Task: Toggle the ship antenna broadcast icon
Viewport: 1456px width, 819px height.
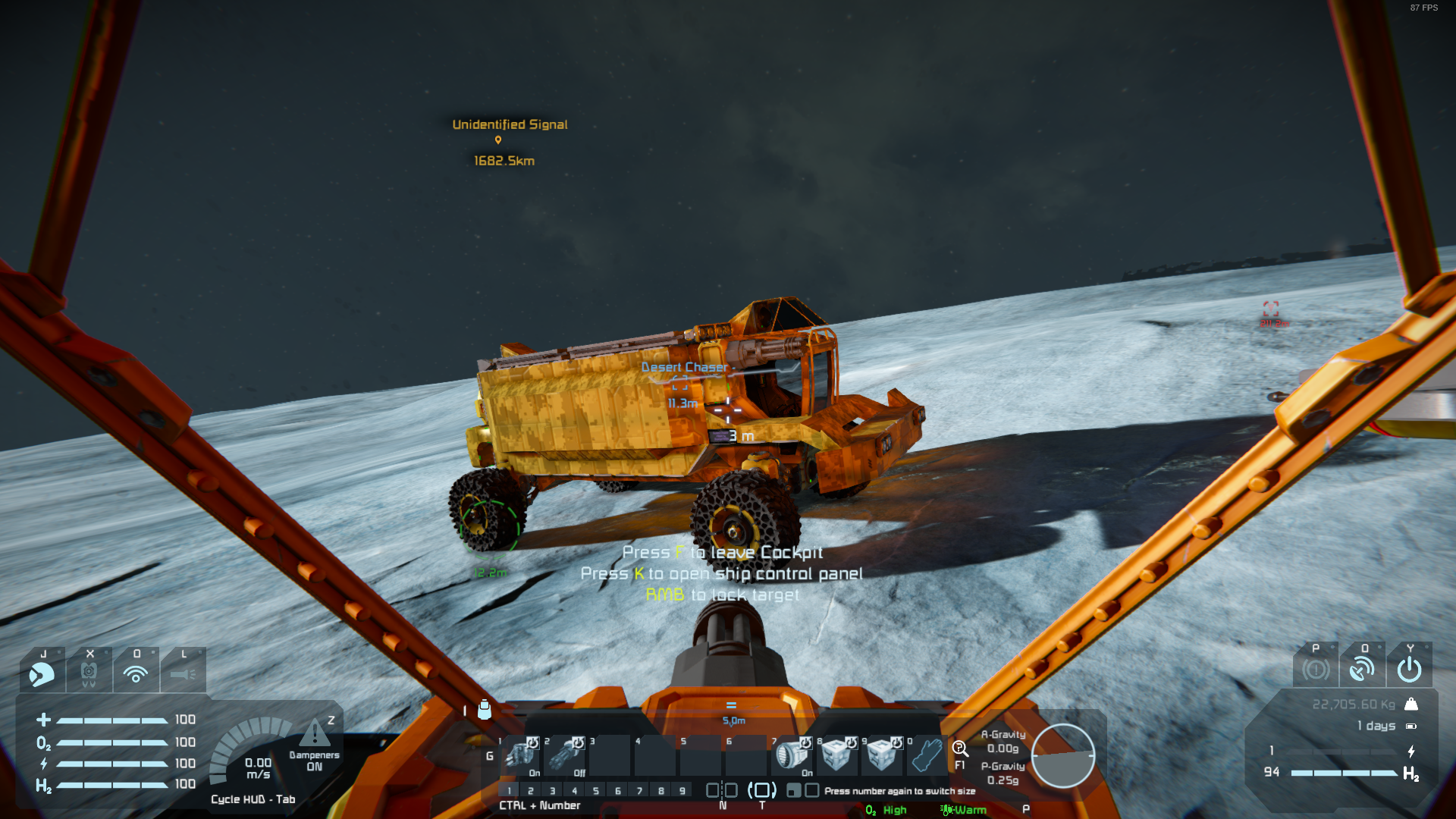Action: coord(1363,669)
